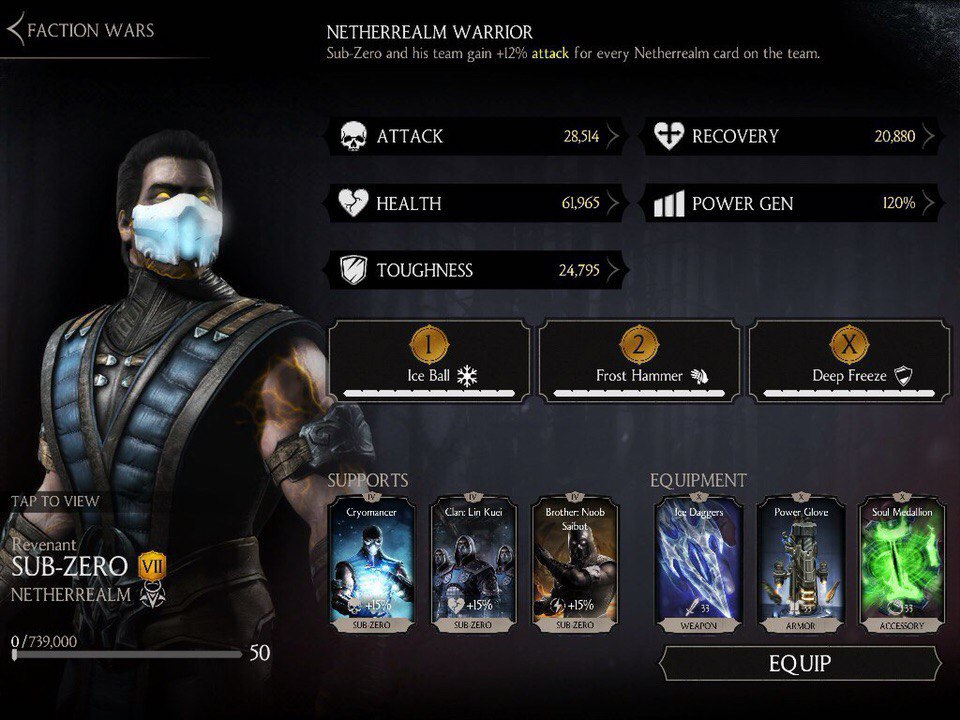Expand the Recovery stat row
Screen dimensions: 960x720
click(796, 137)
